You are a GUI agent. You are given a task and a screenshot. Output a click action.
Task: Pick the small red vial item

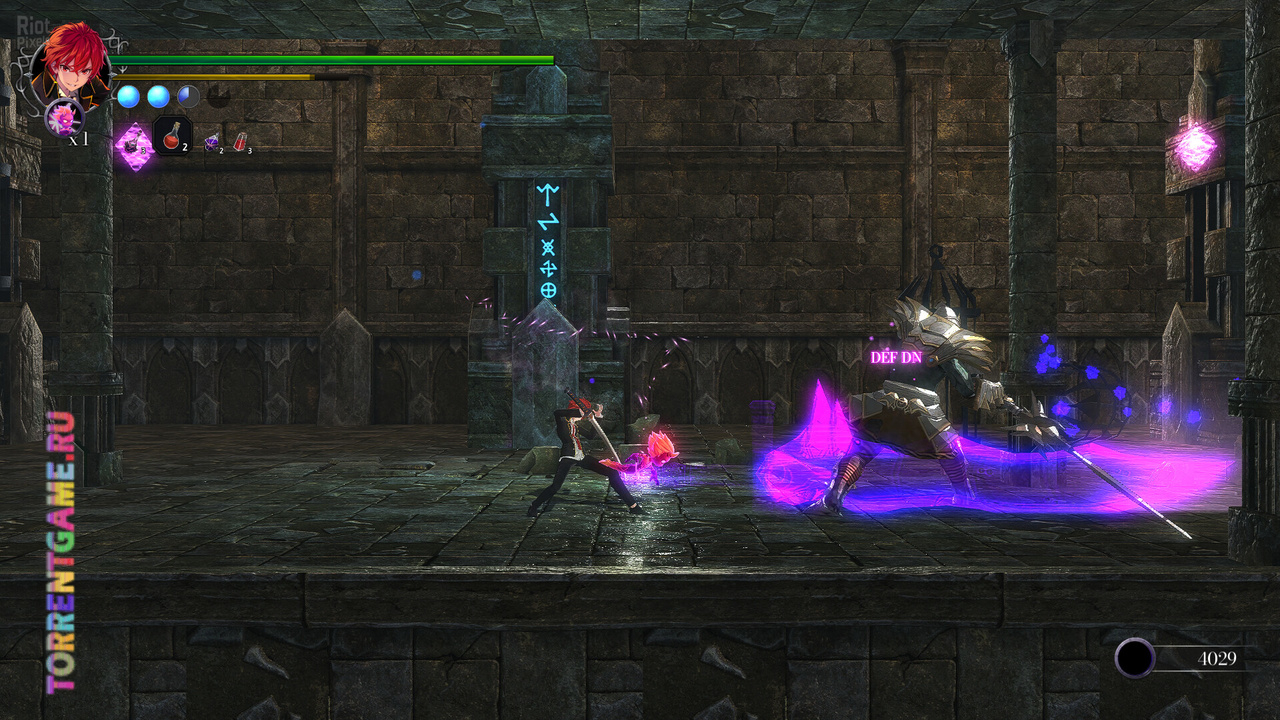(x=240, y=144)
